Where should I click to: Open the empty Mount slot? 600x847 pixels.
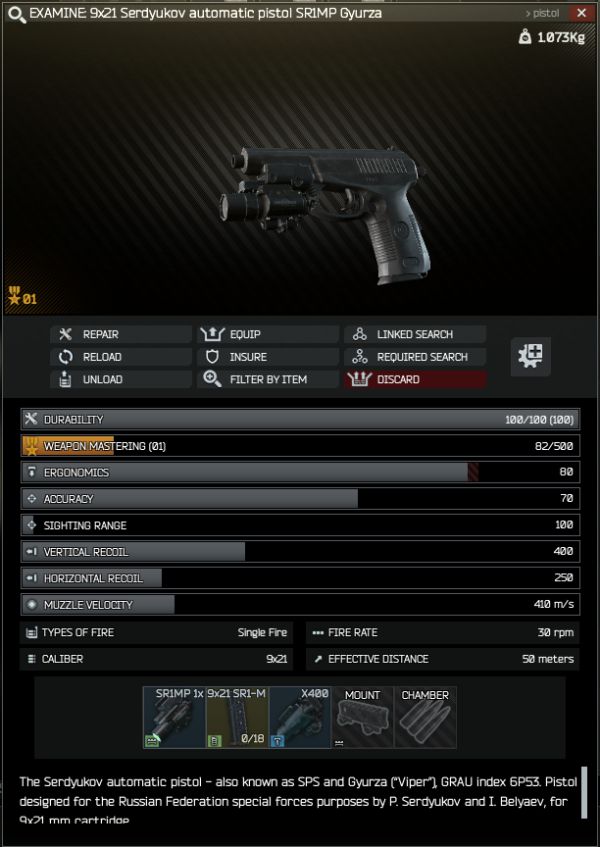[363, 717]
